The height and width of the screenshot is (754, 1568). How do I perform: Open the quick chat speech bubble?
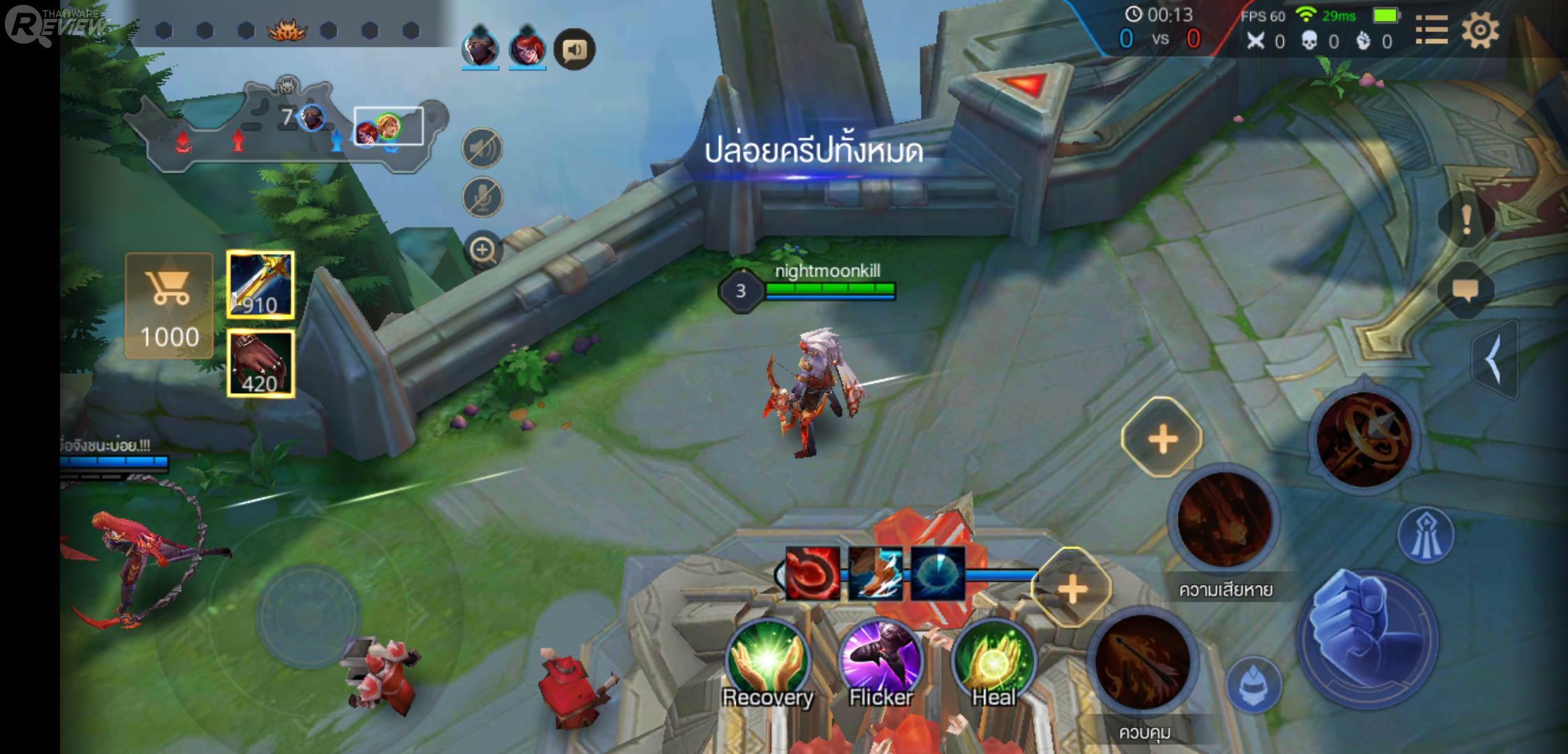point(1465,290)
